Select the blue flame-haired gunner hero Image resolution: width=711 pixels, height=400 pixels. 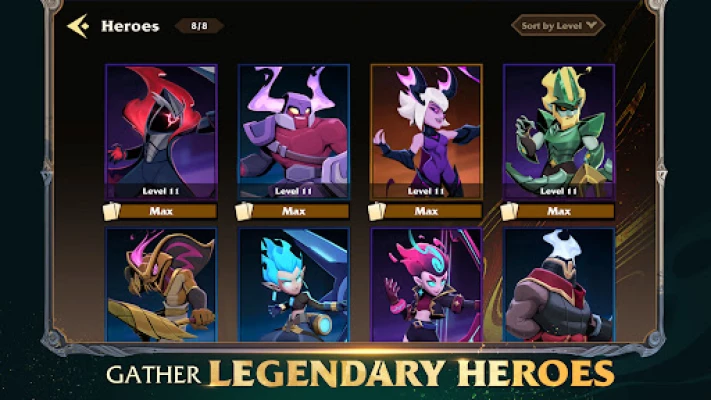[x=293, y=284]
